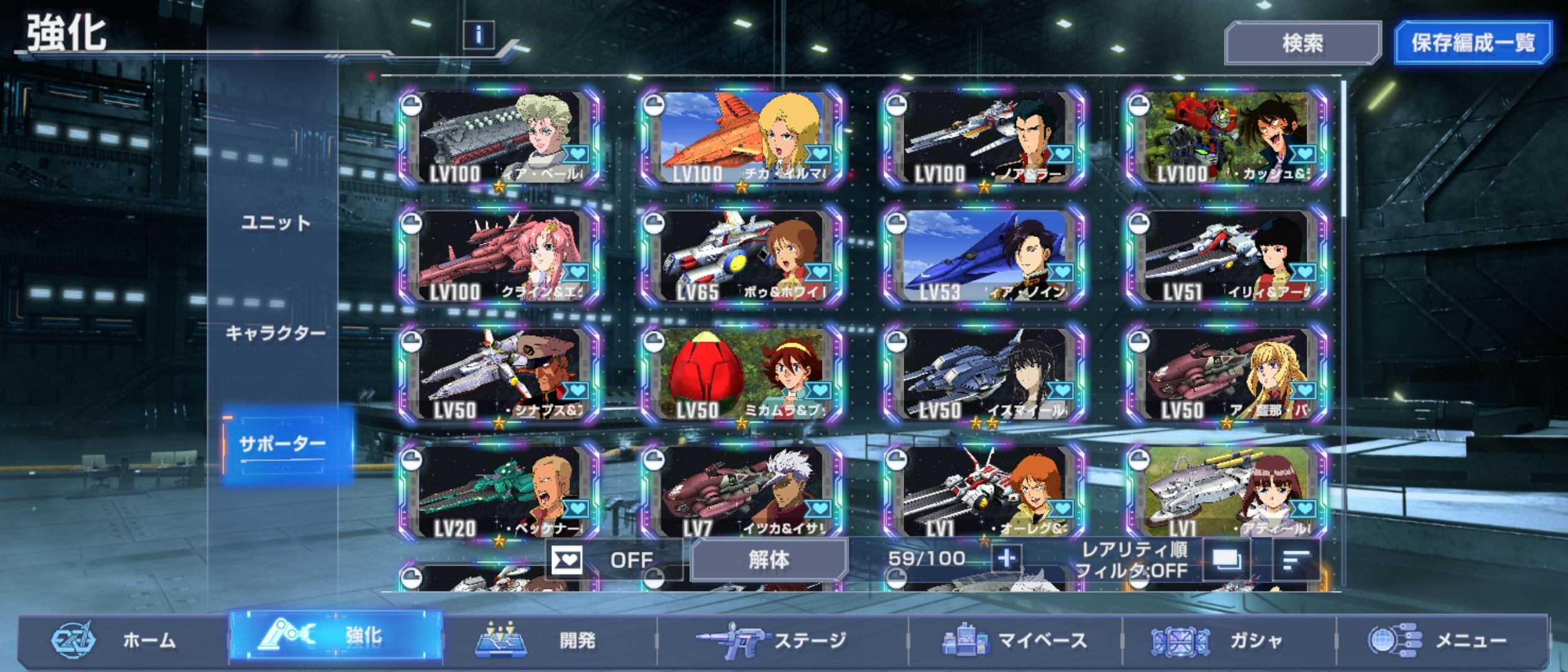Open the sort order lines icon
The width and height of the screenshot is (1568, 672).
tap(1297, 560)
